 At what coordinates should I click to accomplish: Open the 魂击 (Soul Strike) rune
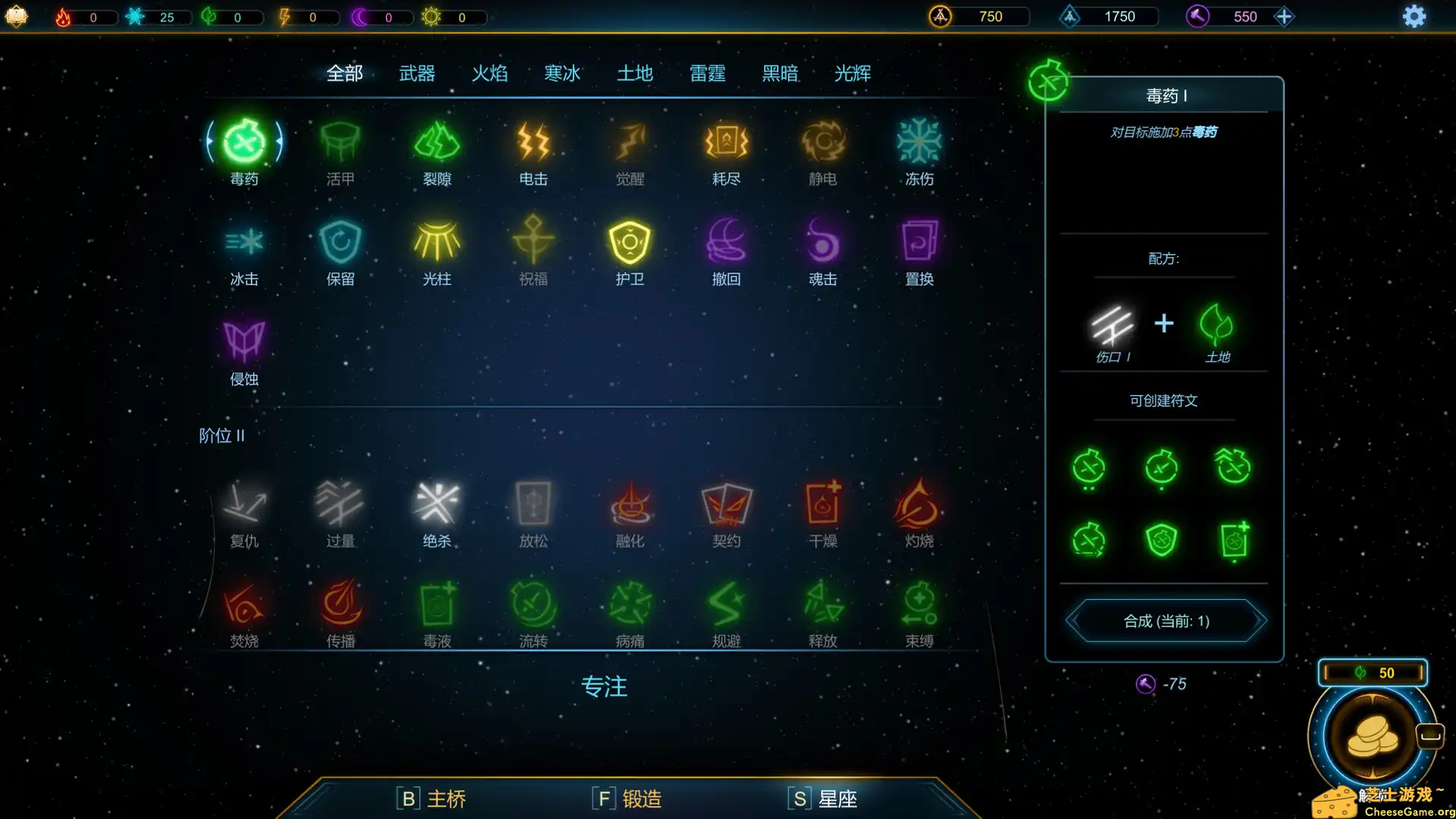coord(822,243)
